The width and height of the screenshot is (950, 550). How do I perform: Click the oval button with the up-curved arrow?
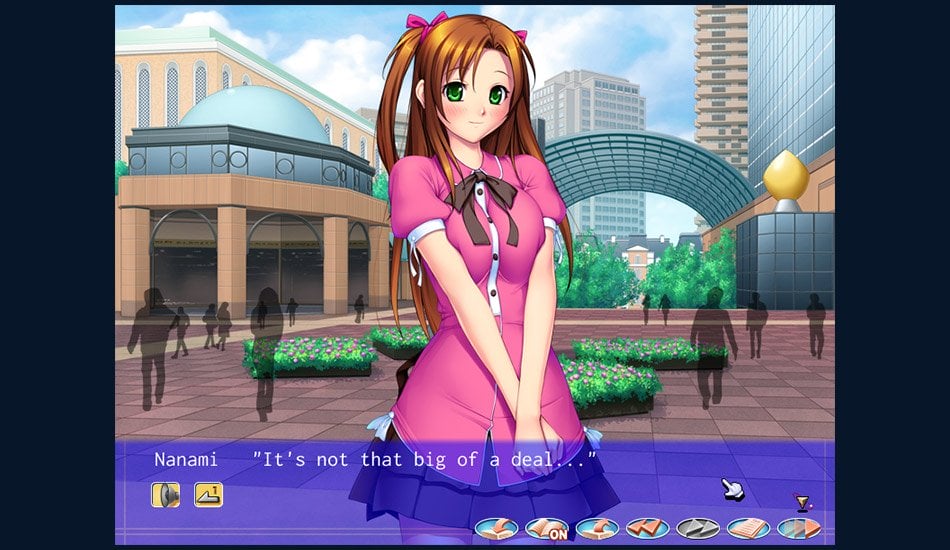click(x=597, y=528)
